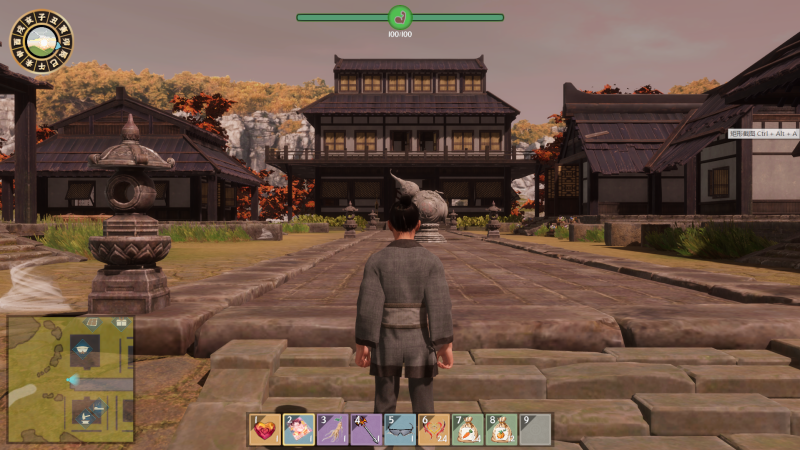Click the gift box marker on the minimap
The height and width of the screenshot is (450, 800).
coord(120,324)
